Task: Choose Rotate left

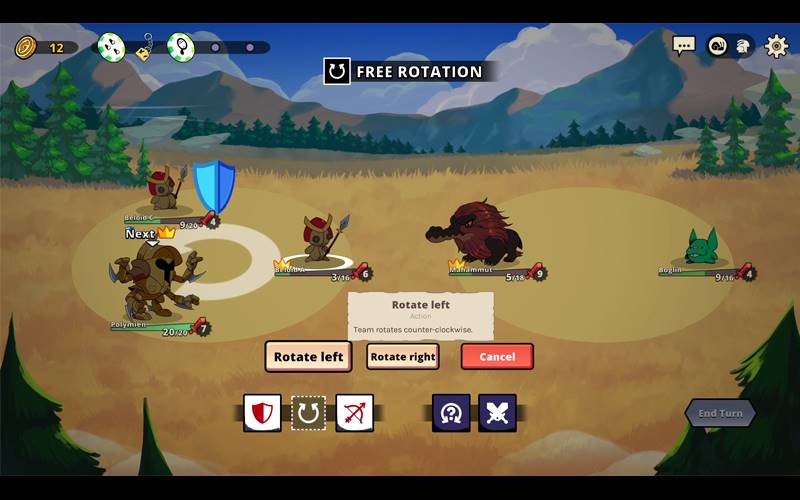Action: [308, 357]
